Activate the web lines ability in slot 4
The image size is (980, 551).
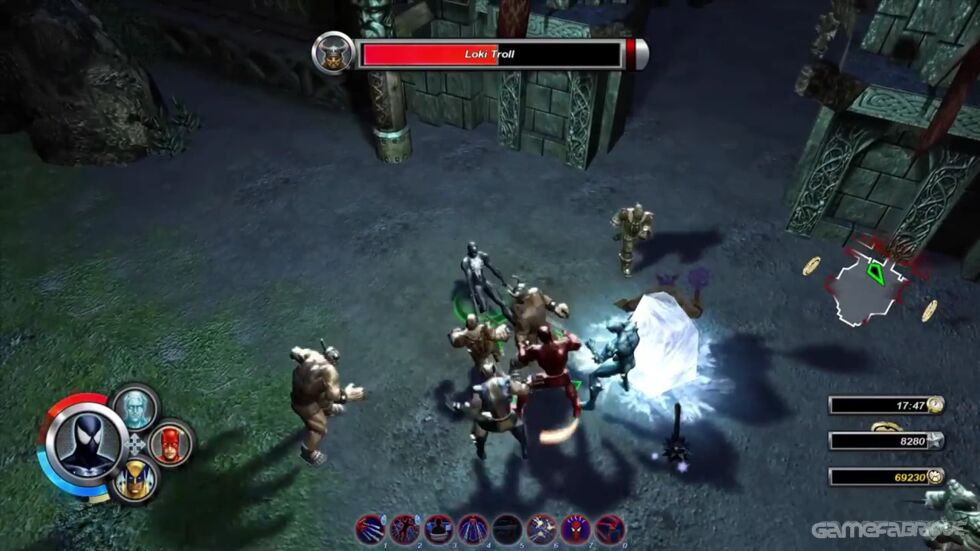(473, 528)
